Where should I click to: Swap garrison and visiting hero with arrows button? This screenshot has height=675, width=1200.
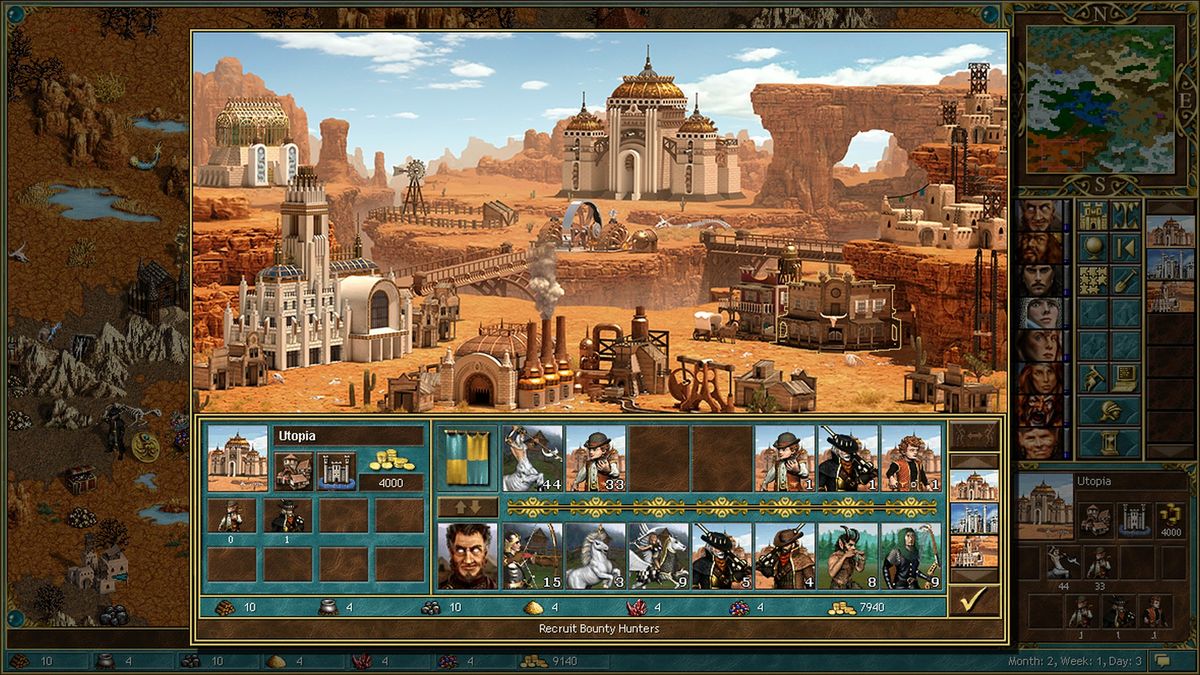467,507
